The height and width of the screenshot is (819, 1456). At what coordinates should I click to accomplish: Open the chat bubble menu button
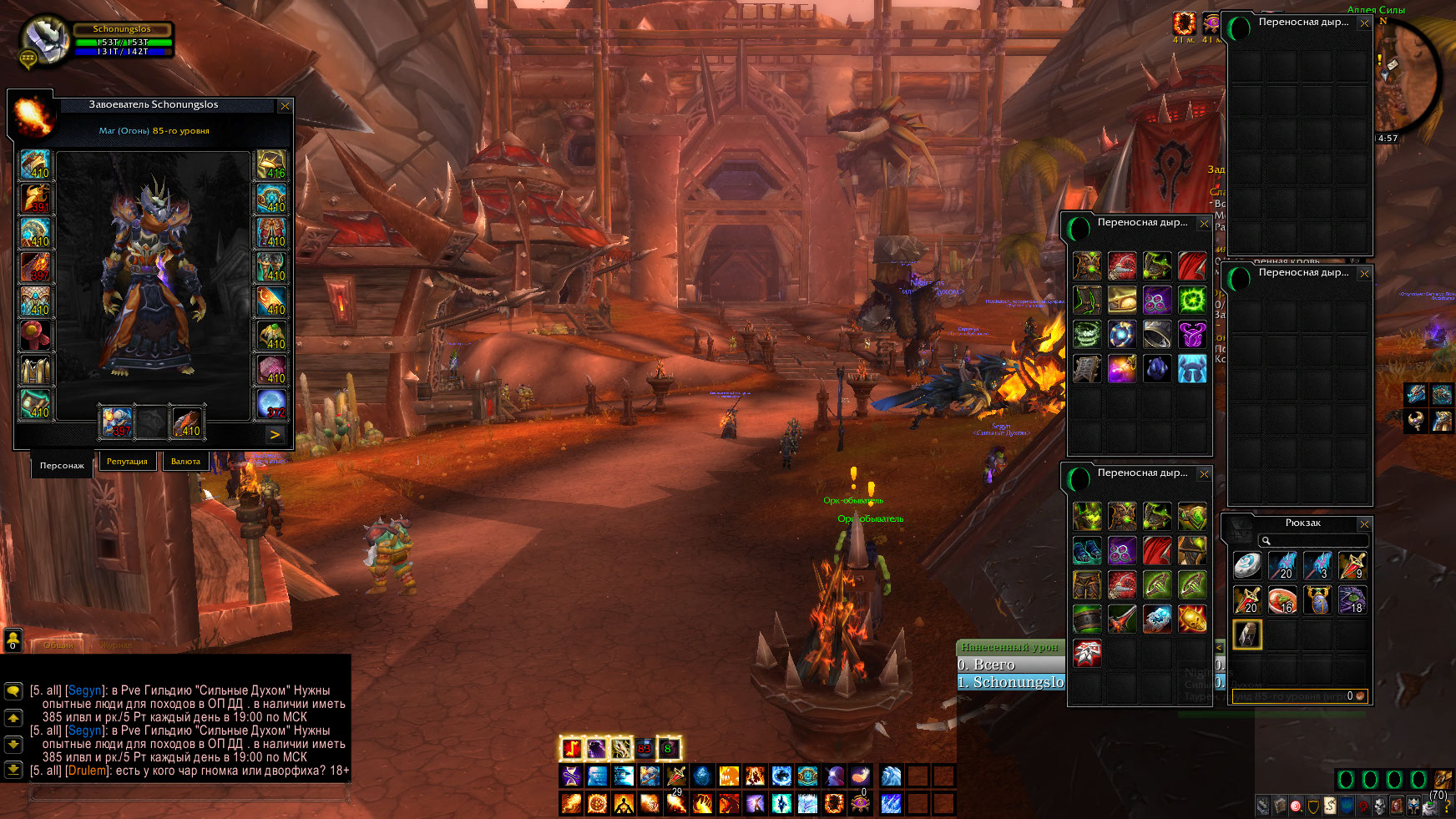(x=13, y=690)
